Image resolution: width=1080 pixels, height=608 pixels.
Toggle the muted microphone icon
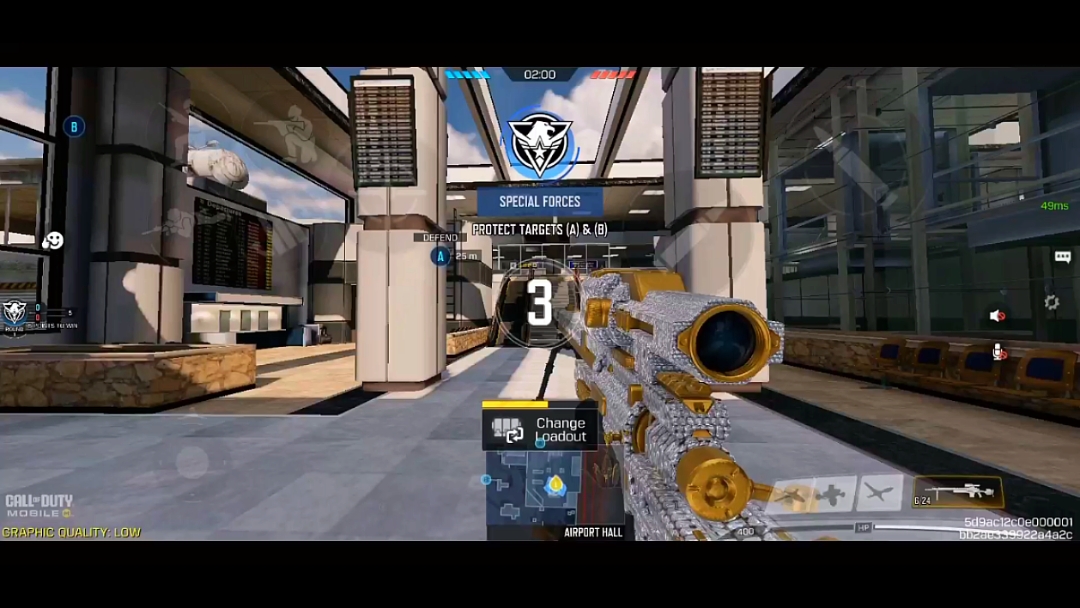click(998, 351)
